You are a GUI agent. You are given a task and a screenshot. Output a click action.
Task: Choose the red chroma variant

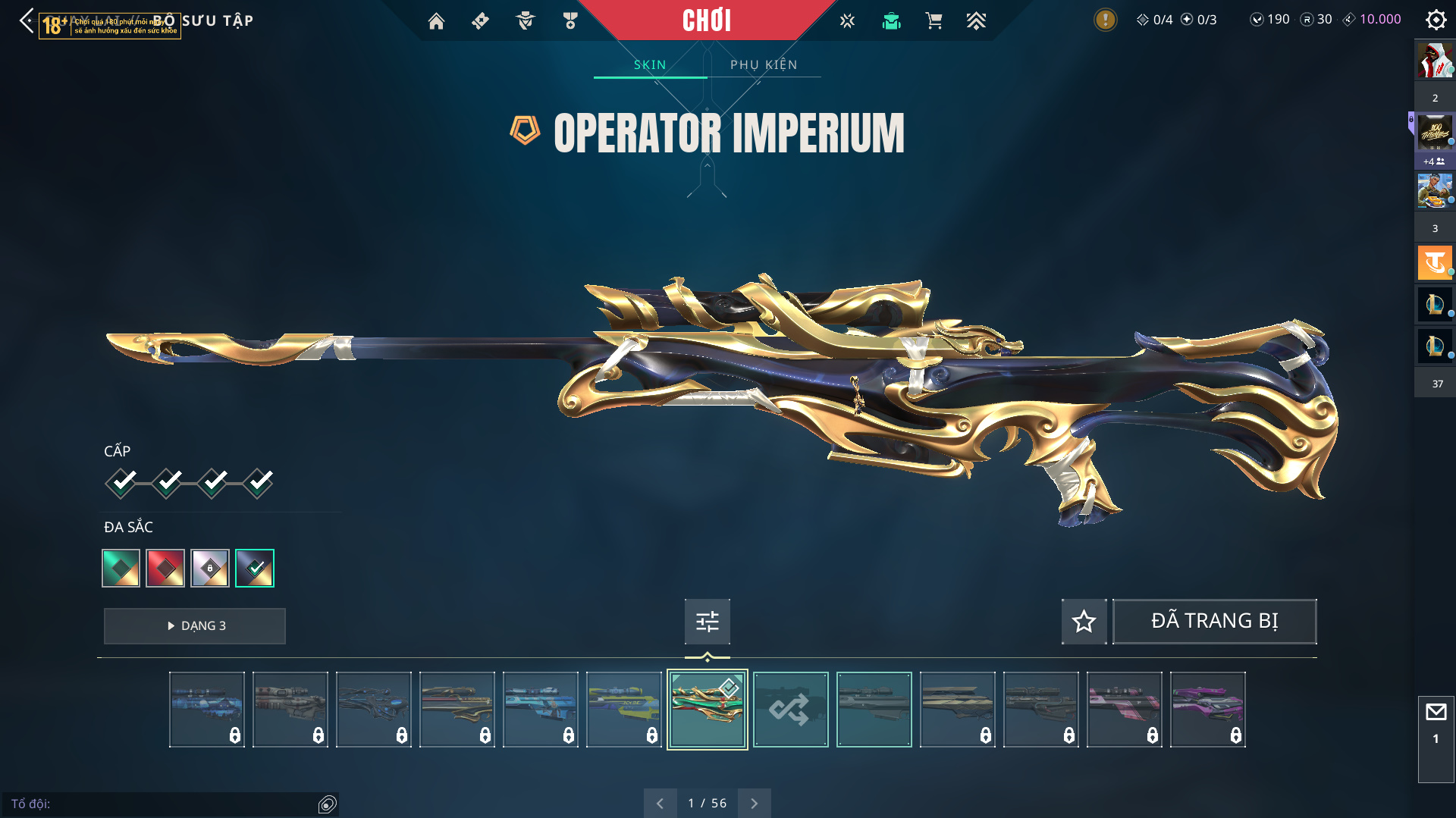(165, 568)
